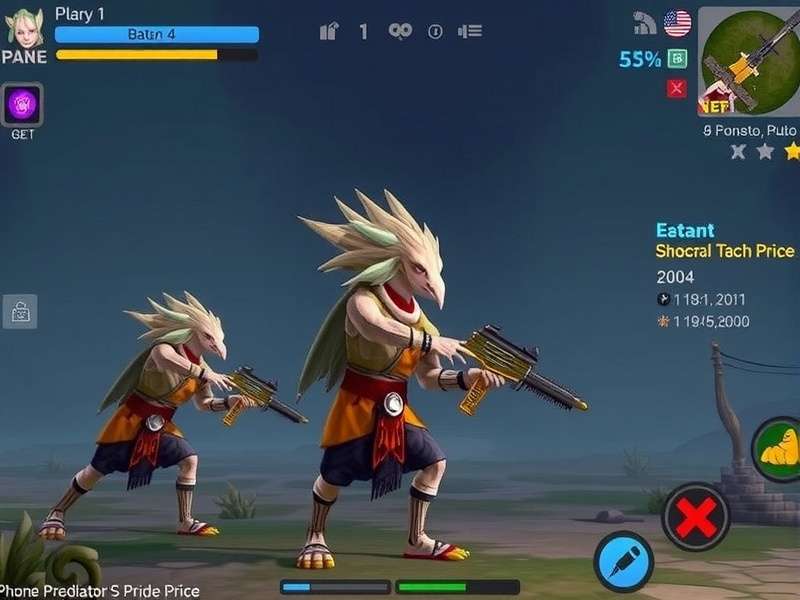
Task: Activate the blue syringe action button
Action: 623,562
